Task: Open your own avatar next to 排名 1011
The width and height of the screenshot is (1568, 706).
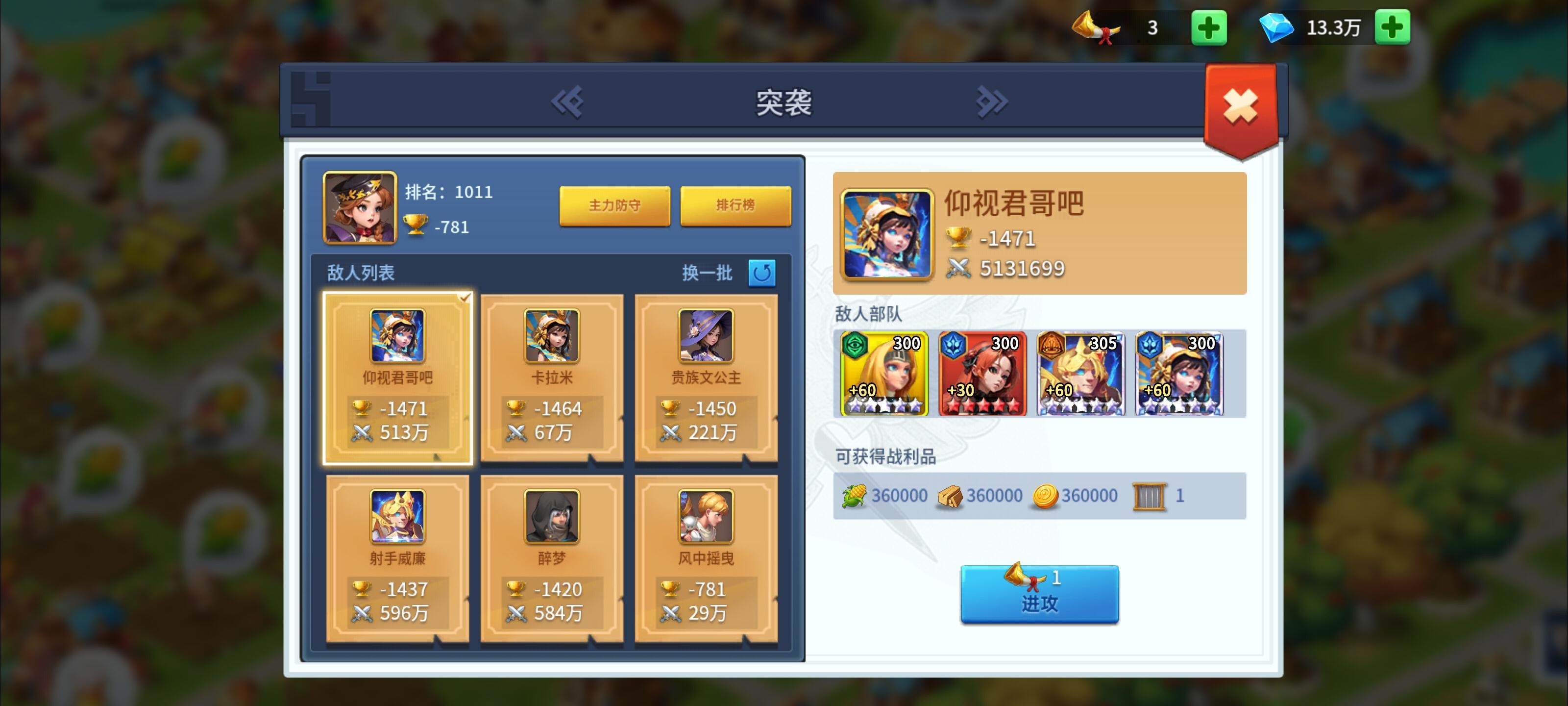Action: coord(359,210)
